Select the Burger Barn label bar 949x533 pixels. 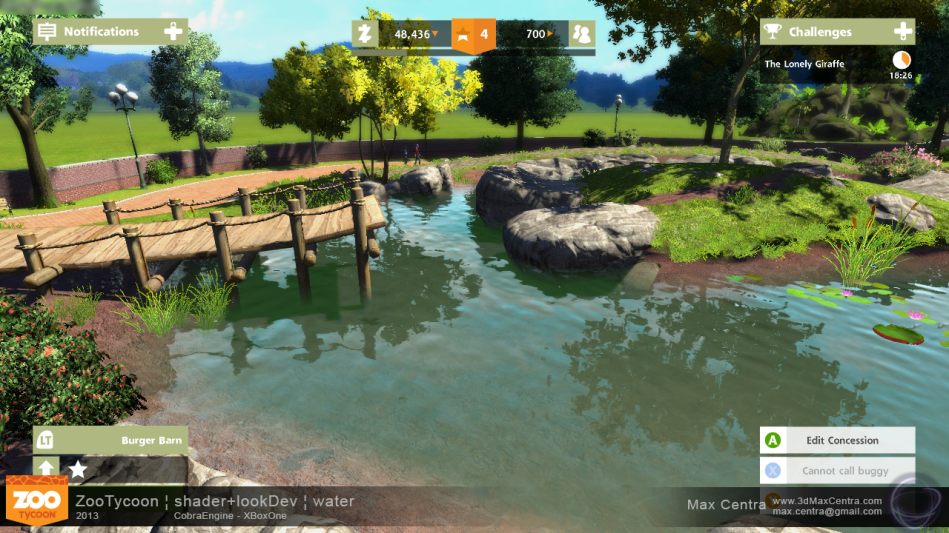[x=112, y=440]
